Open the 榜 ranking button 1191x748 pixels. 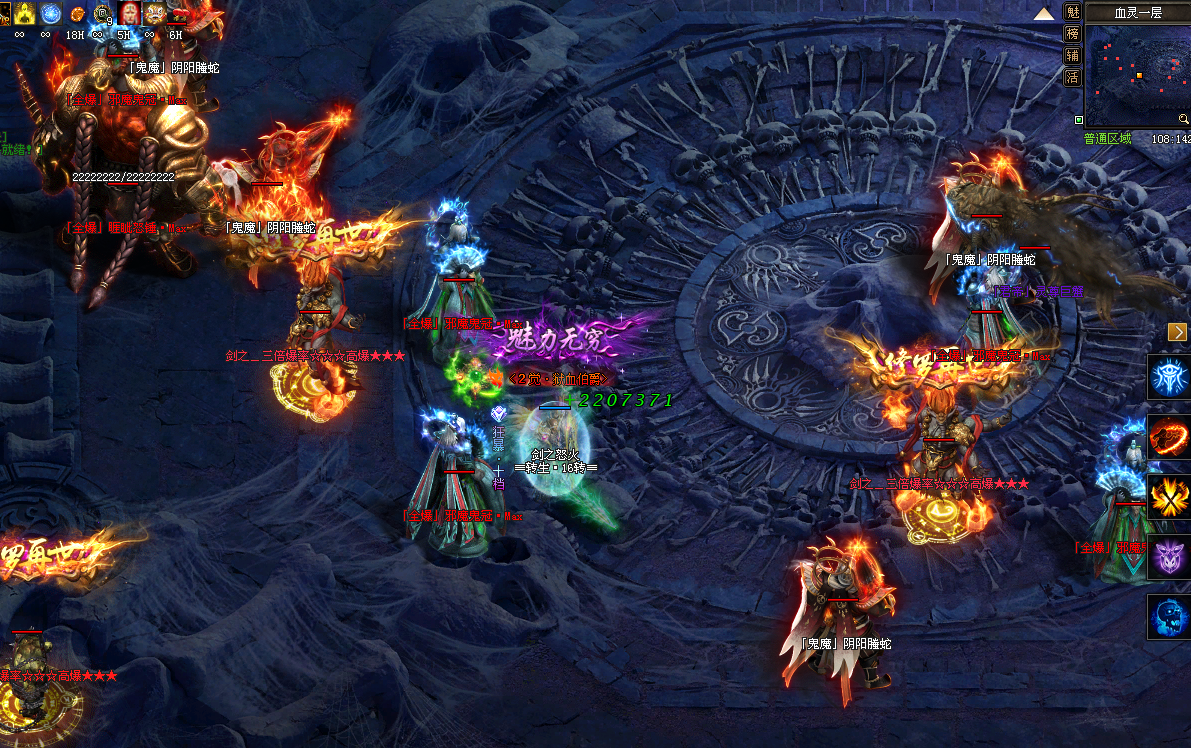click(x=1072, y=33)
